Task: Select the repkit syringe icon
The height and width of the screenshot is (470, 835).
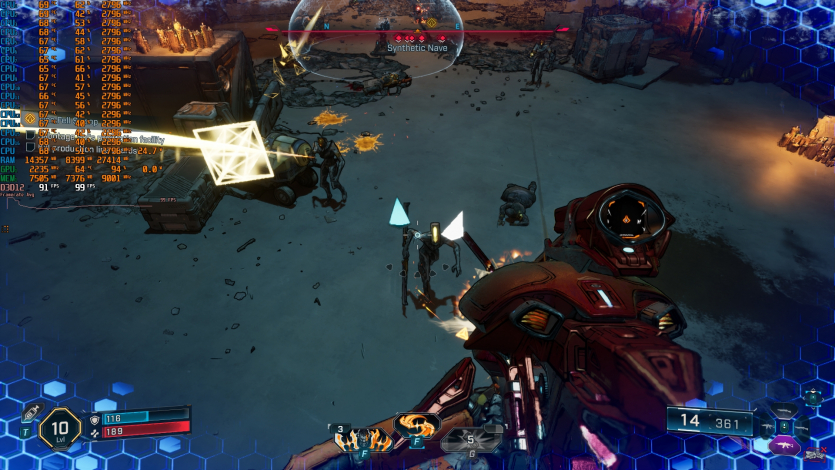Action: (x=30, y=414)
